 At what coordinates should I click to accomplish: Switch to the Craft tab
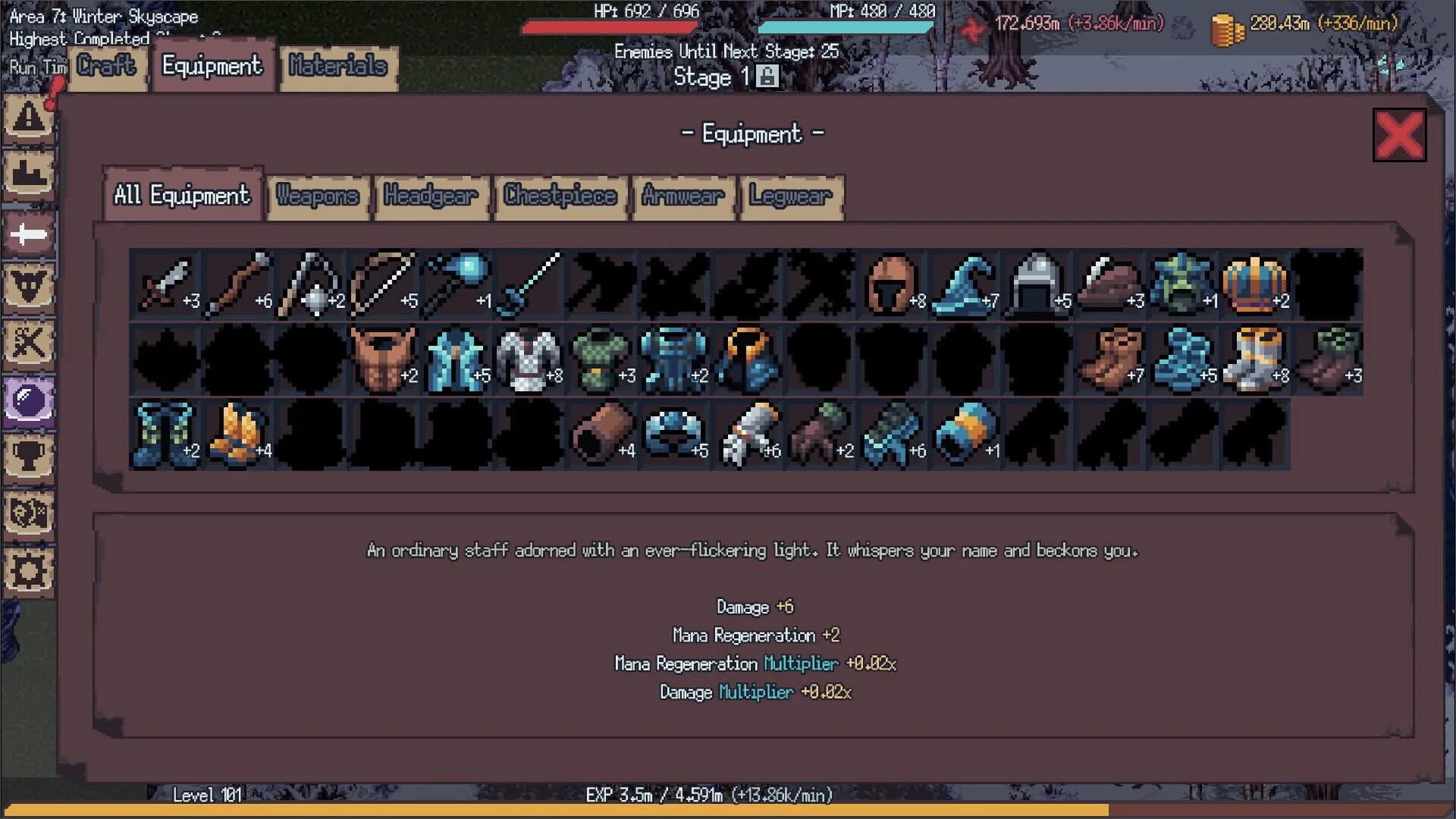106,67
